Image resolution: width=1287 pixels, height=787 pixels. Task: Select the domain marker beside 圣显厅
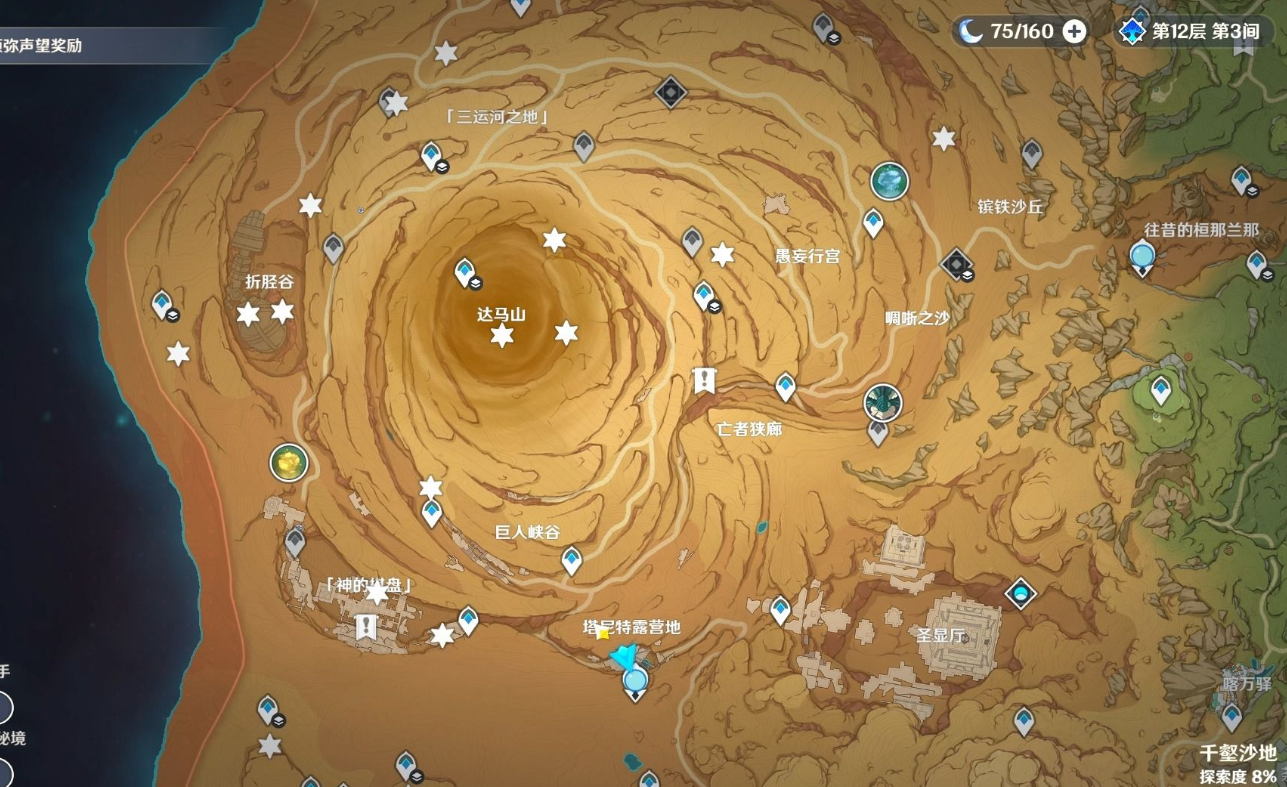coord(1020,593)
